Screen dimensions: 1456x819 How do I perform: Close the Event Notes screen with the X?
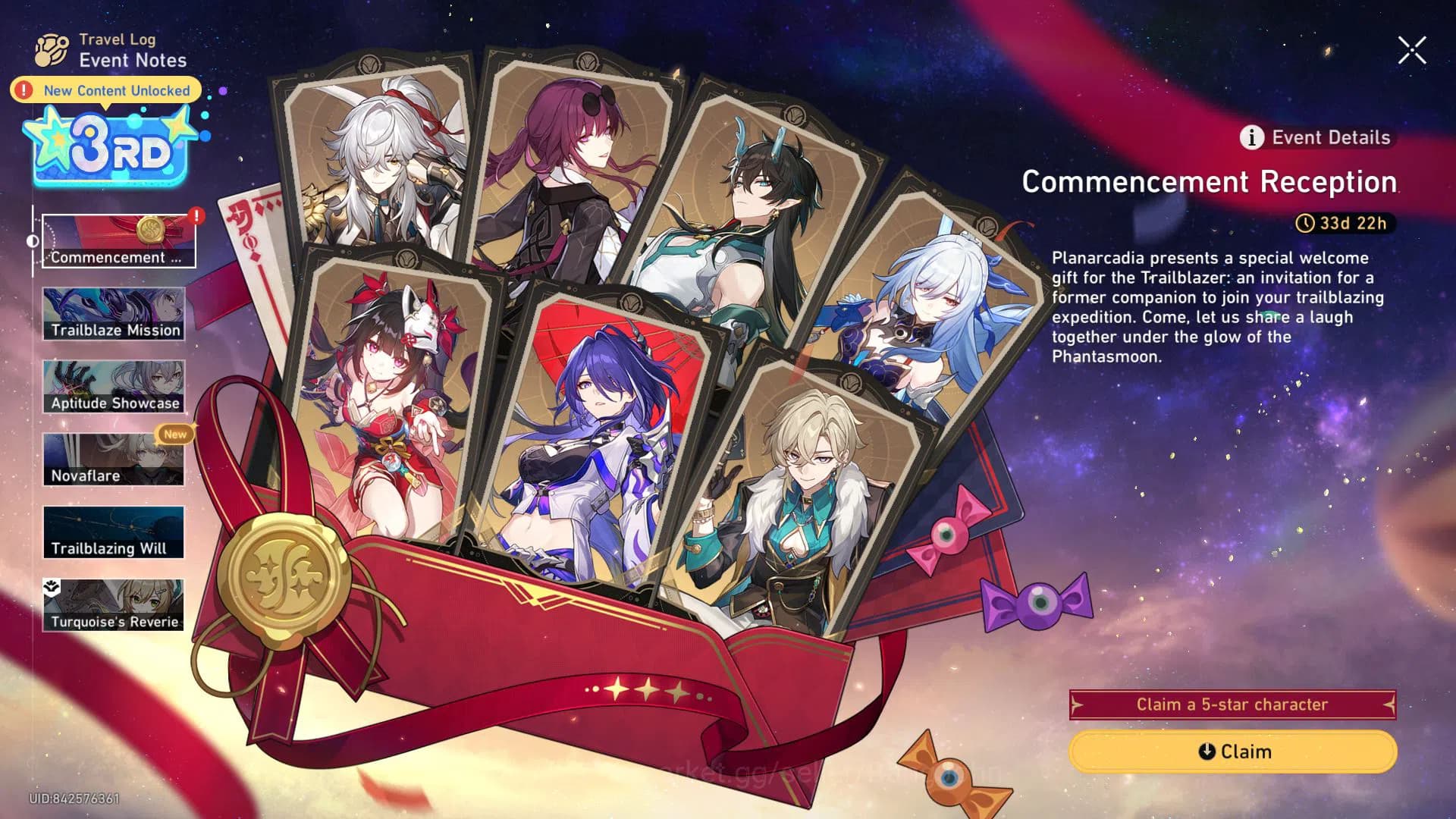click(x=1411, y=49)
